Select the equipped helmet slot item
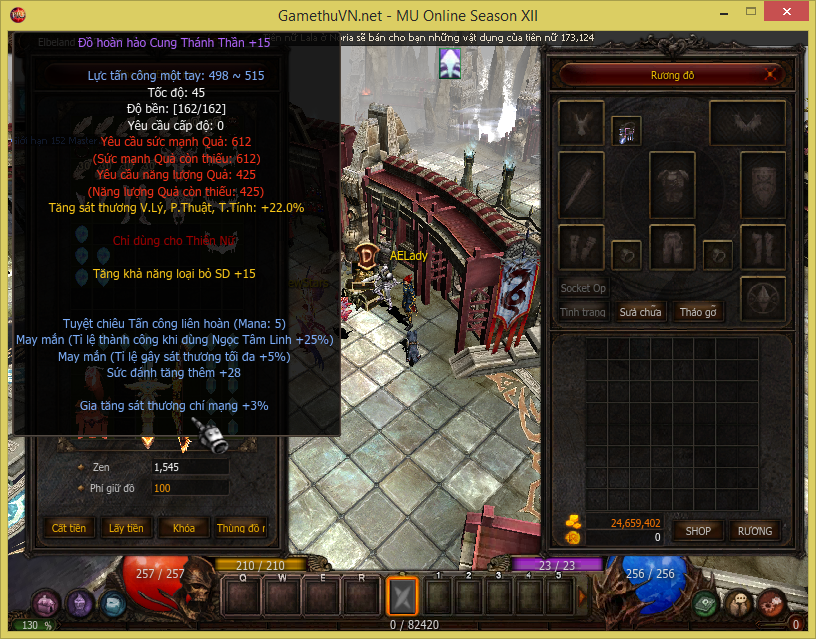The height and width of the screenshot is (639, 816). point(627,131)
